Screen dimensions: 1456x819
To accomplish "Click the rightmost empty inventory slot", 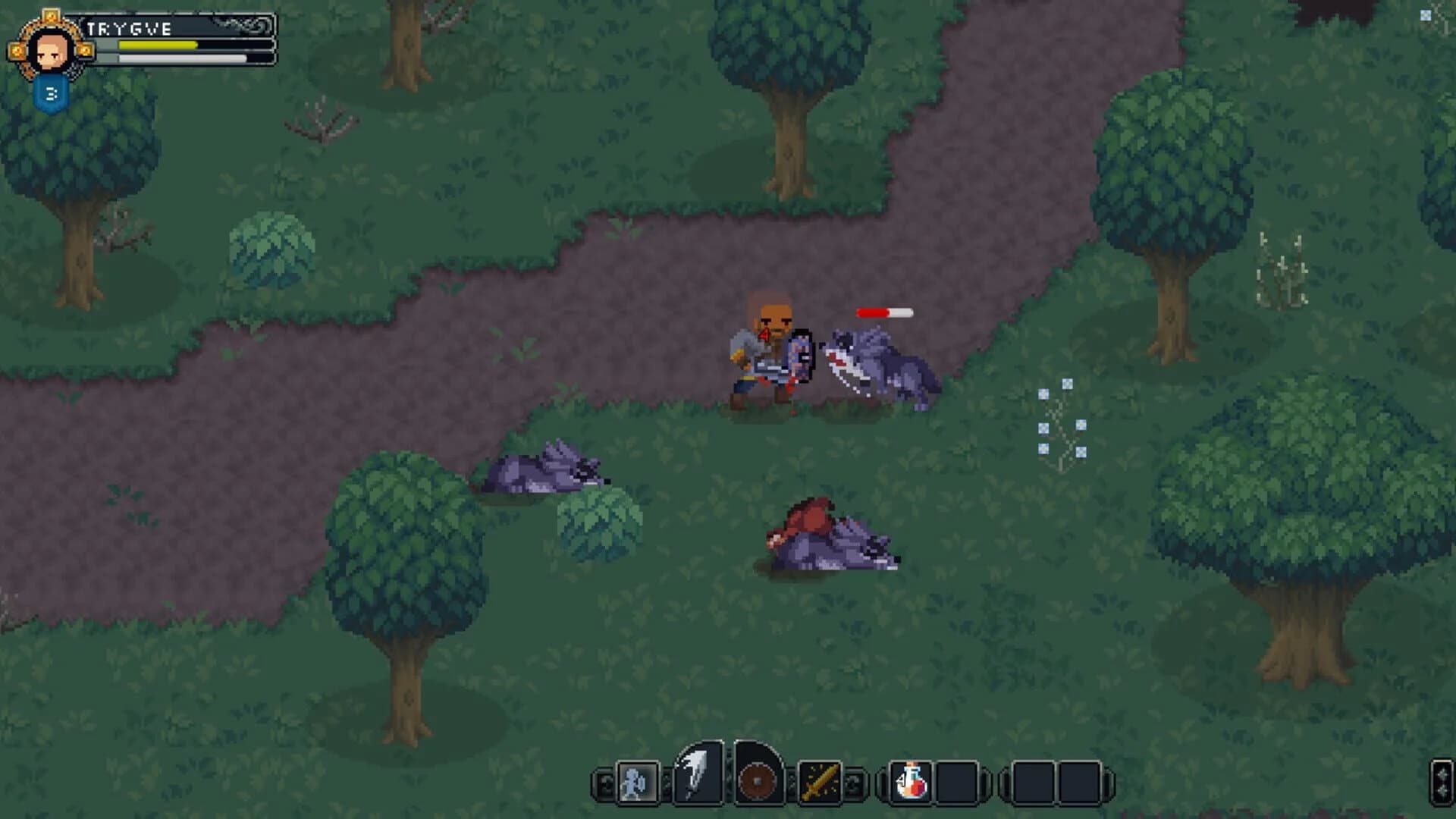I will tap(1080, 783).
